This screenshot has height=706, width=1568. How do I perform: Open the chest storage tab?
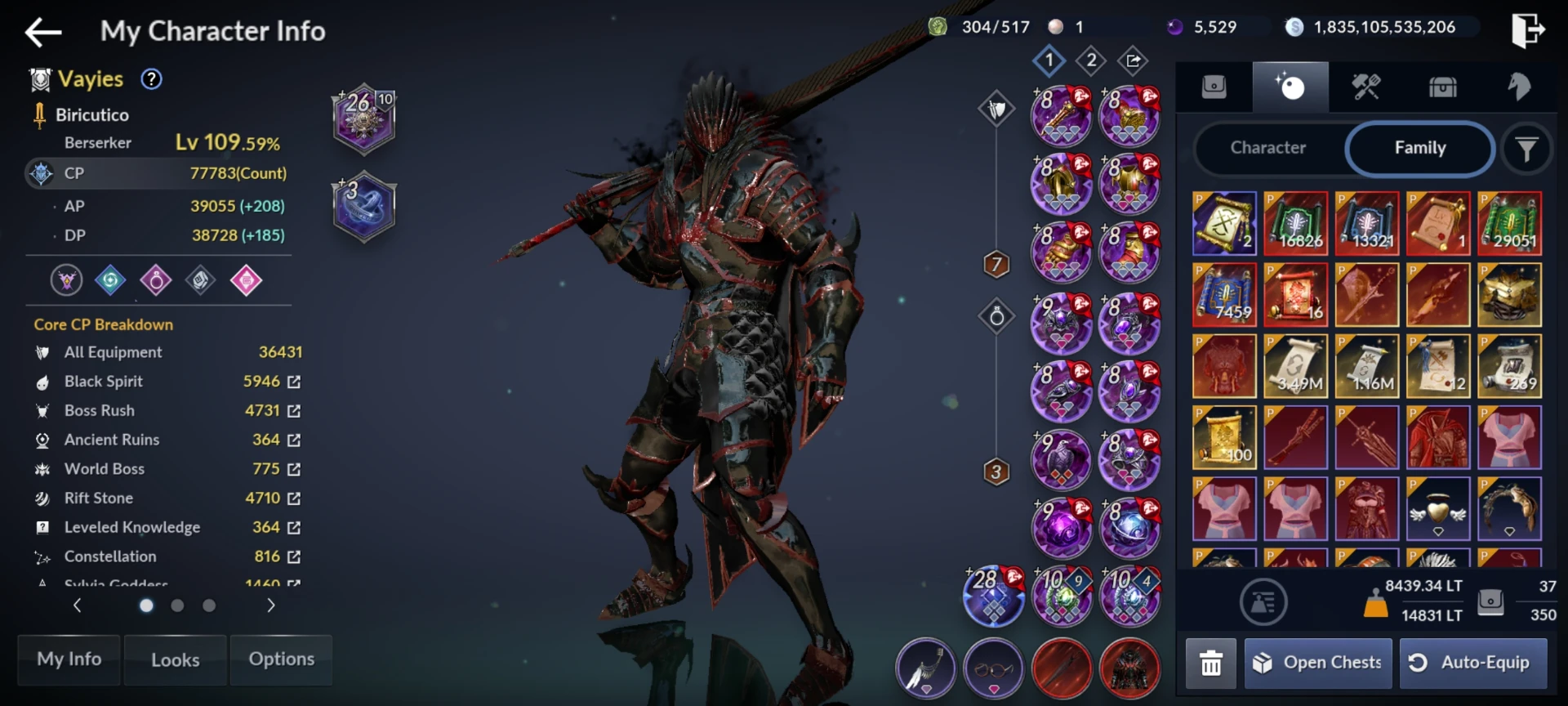(1442, 86)
